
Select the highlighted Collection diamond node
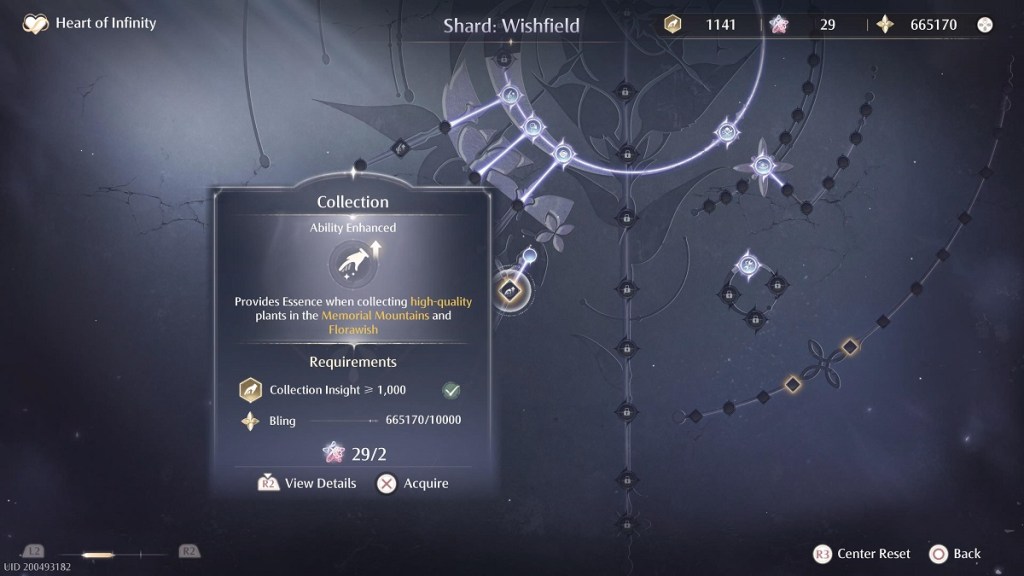point(510,291)
